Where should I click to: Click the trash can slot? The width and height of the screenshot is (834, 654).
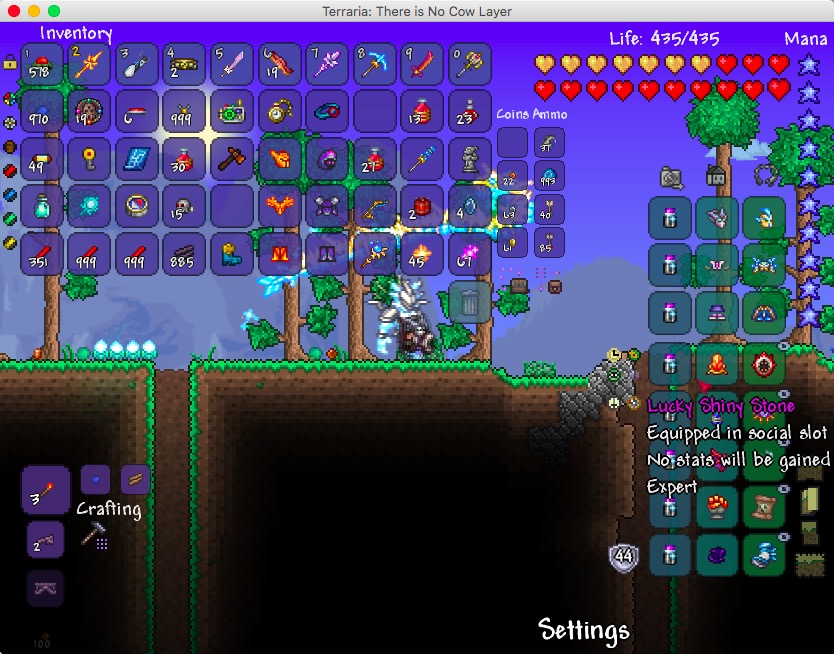(469, 301)
